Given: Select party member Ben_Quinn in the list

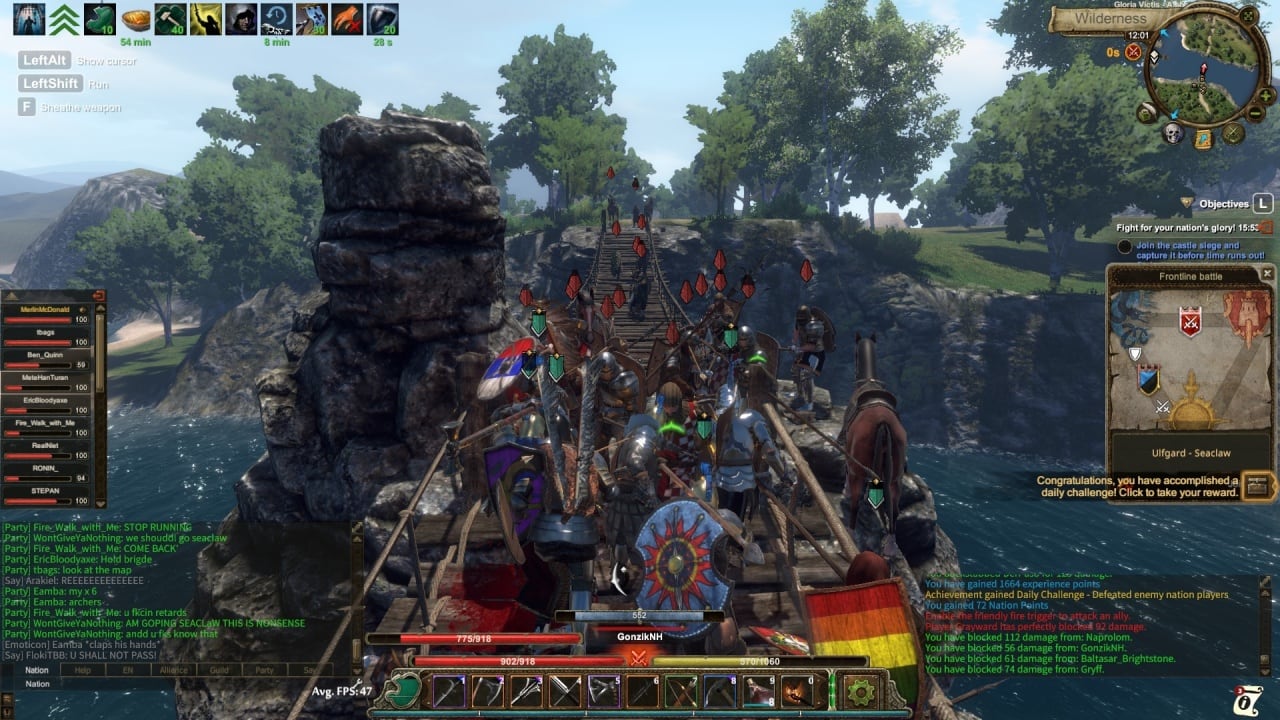Looking at the screenshot, I should (x=45, y=354).
